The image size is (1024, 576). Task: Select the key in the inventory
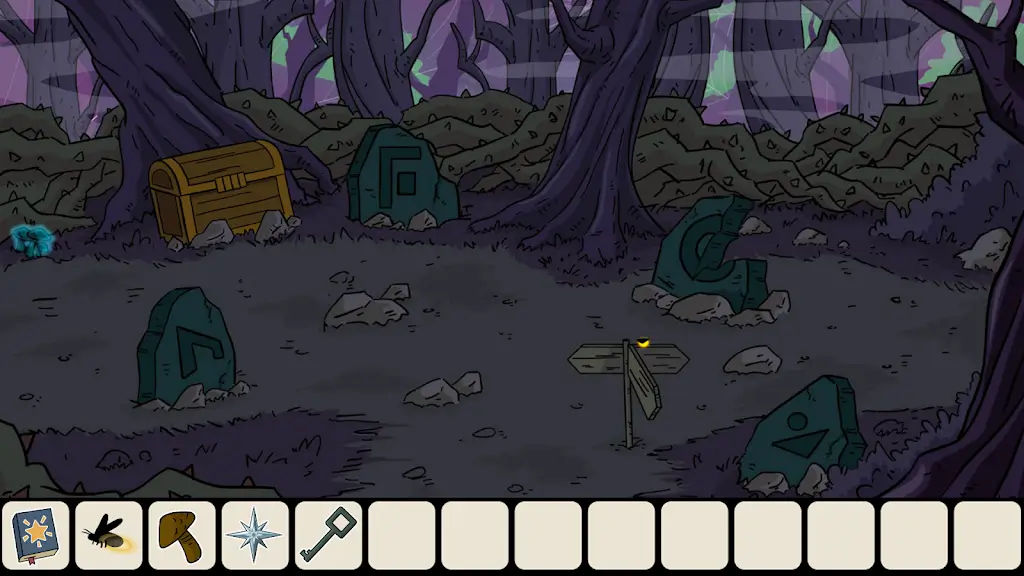[328, 535]
